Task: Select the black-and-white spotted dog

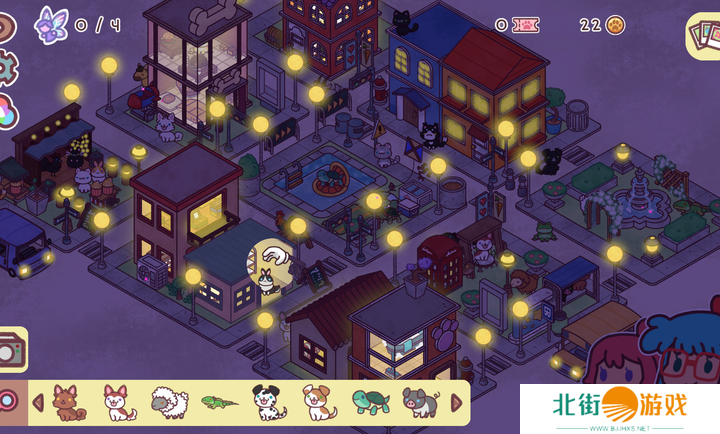Action: [x=268, y=402]
